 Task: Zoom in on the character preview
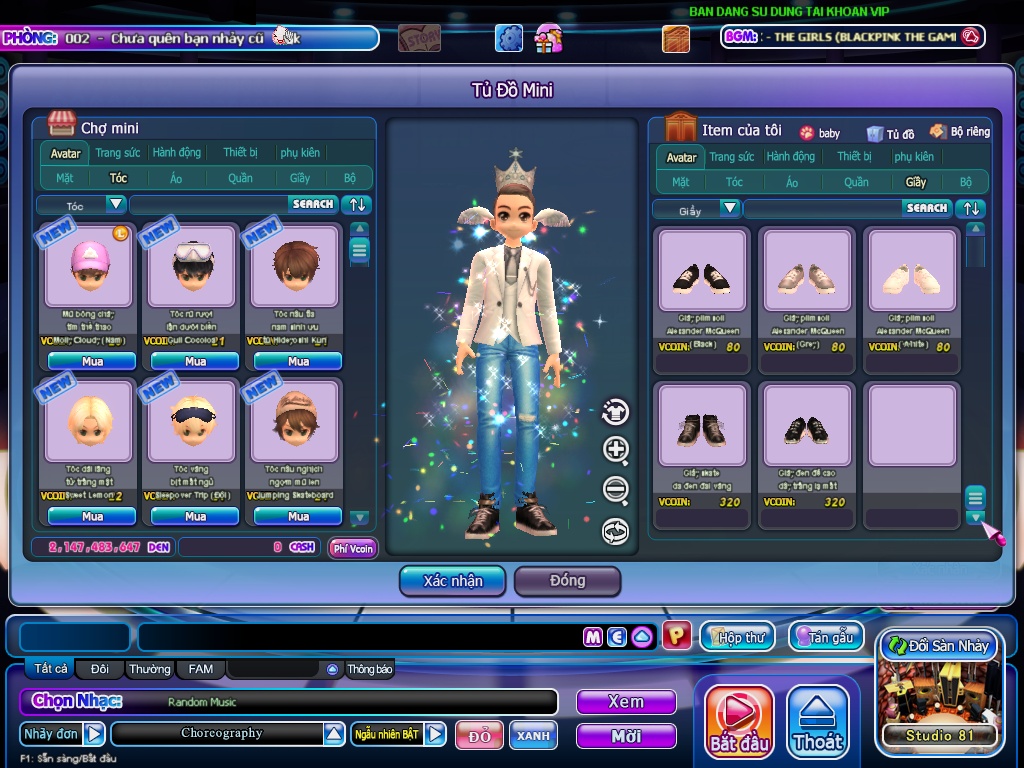tap(616, 450)
